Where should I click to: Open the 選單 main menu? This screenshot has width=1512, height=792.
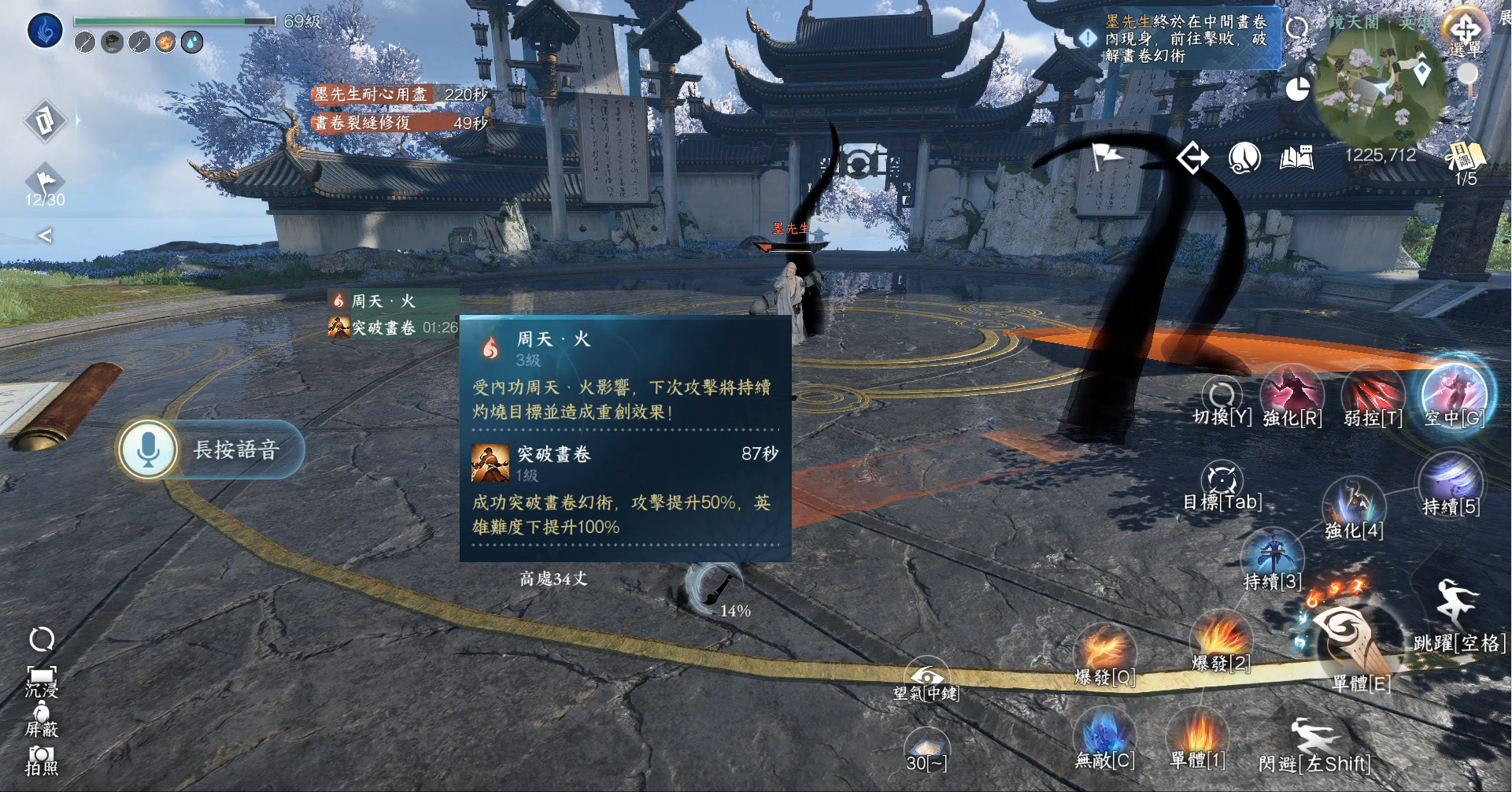coord(1464,32)
